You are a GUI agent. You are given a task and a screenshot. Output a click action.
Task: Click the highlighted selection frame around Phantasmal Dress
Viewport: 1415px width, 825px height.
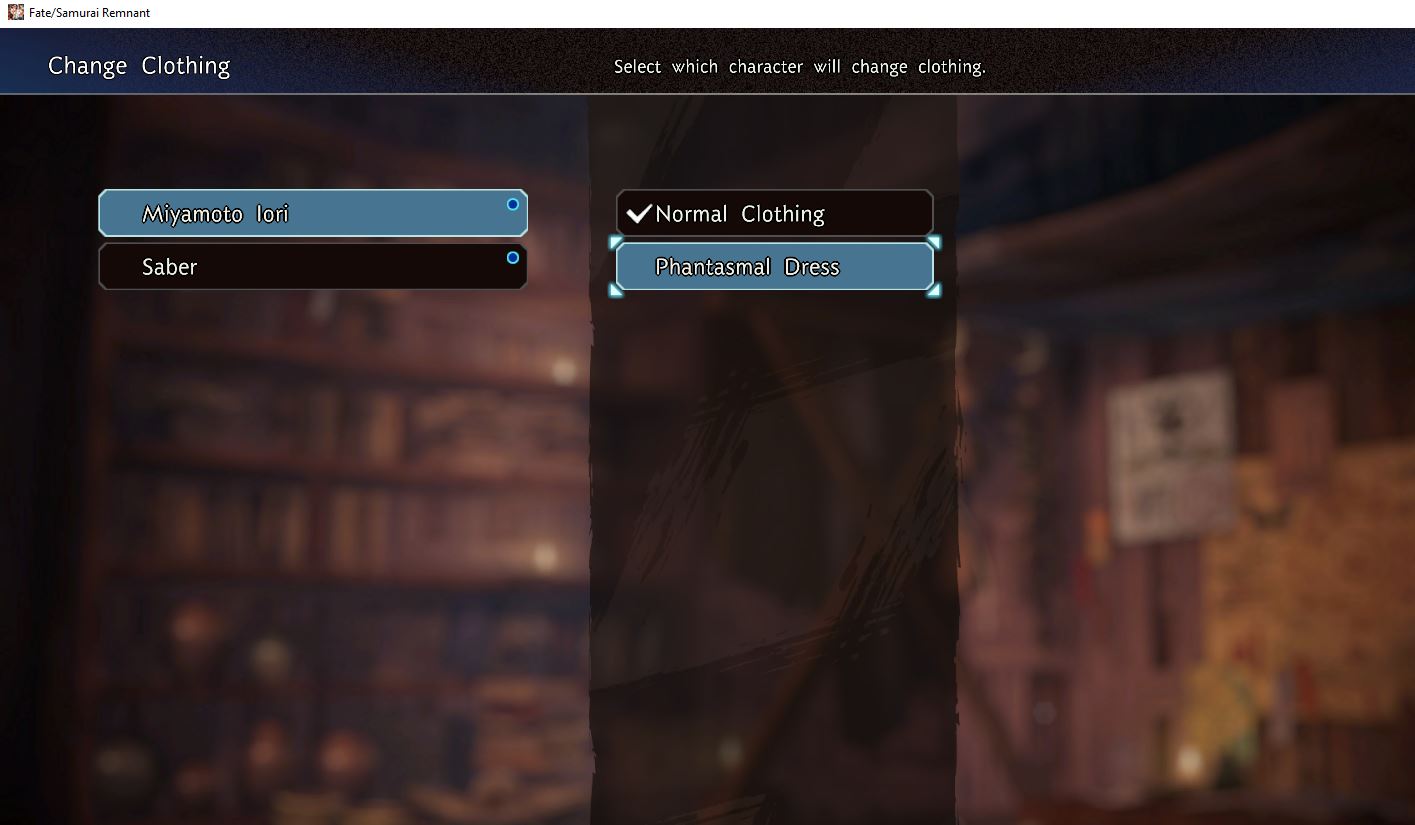click(775, 266)
